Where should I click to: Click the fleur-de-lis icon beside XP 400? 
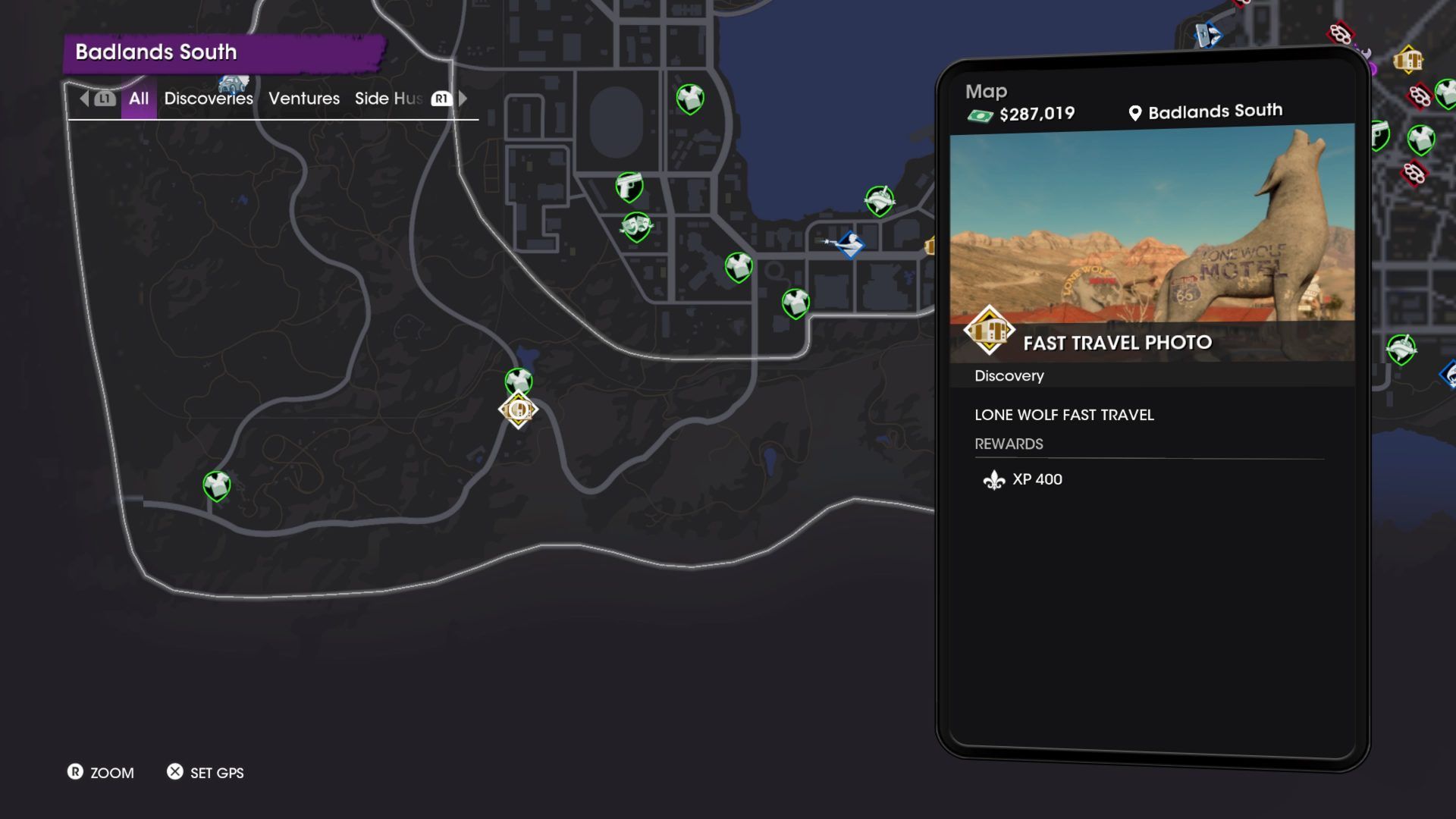pyautogui.click(x=993, y=479)
